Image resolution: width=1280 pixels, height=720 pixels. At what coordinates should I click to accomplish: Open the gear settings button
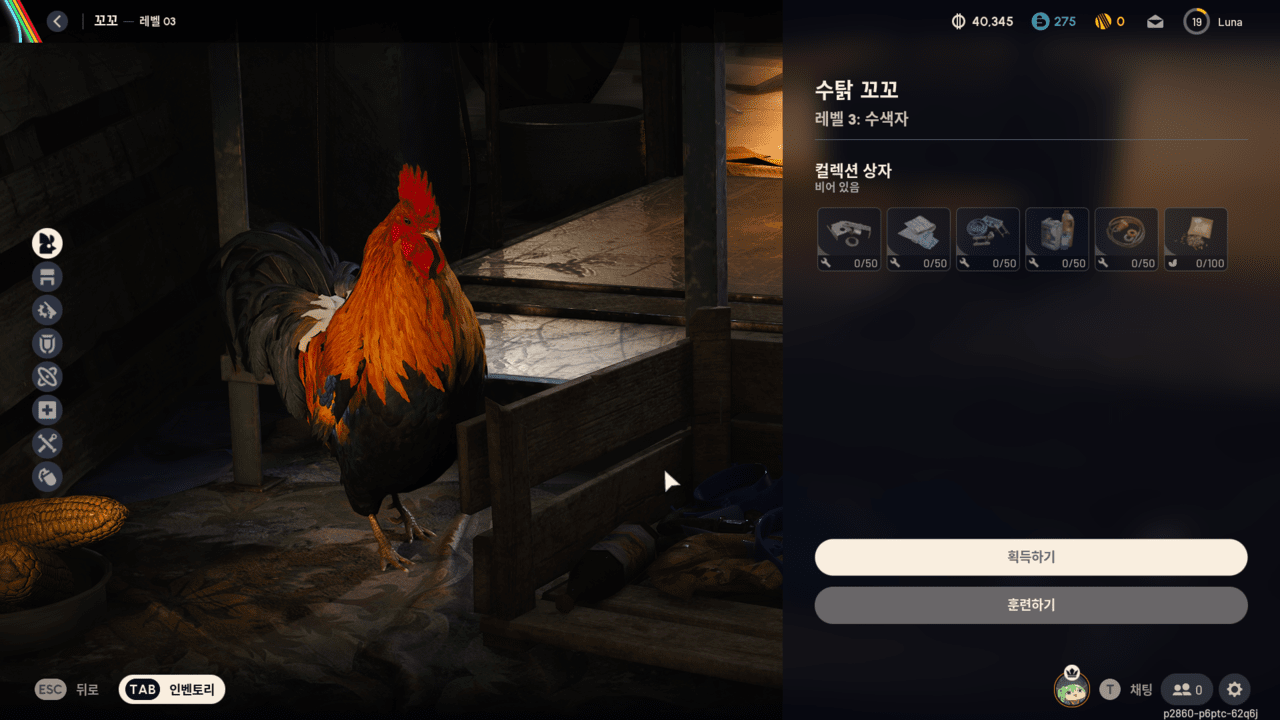1235,689
